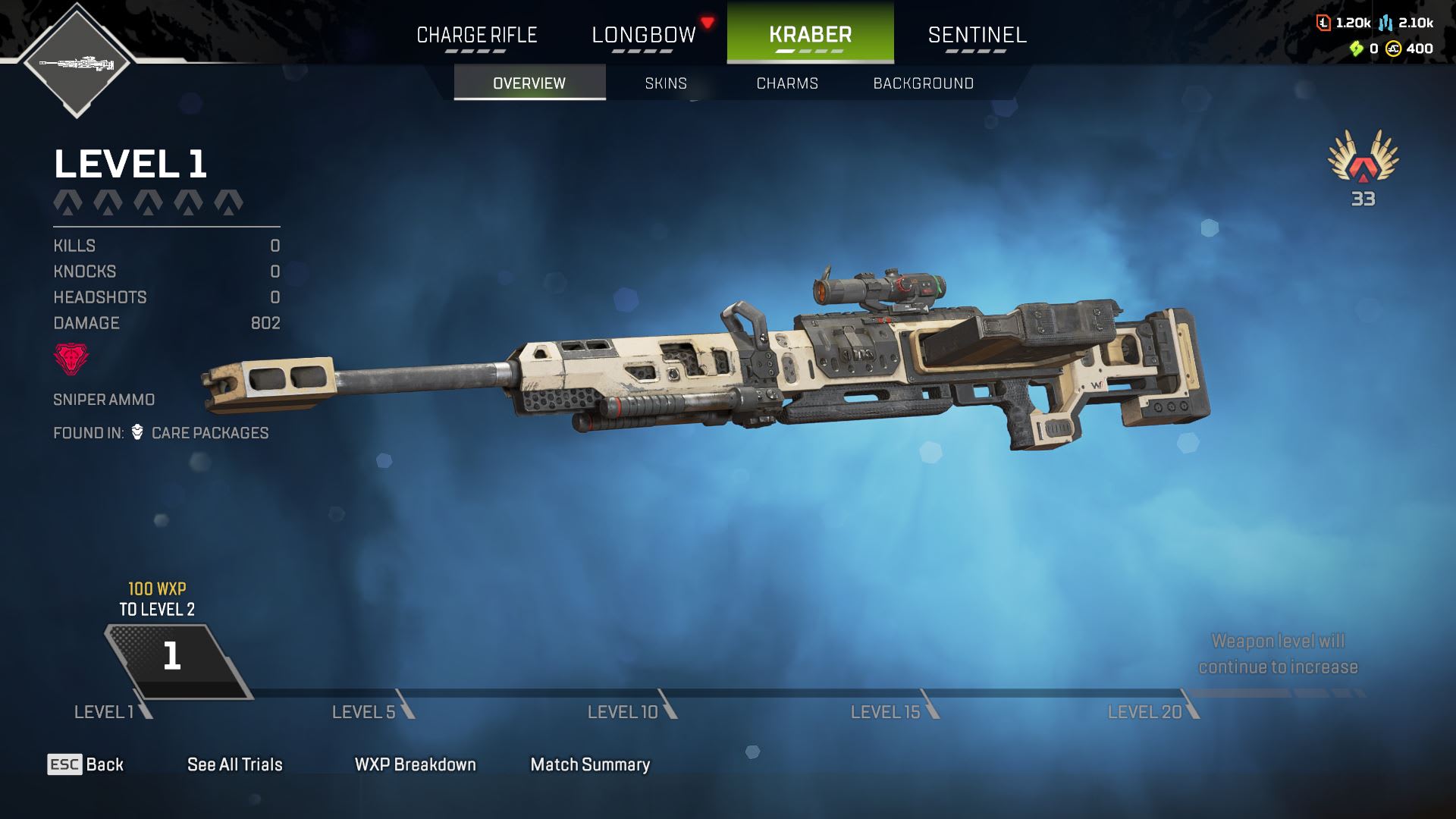This screenshot has width=1456, height=819.
Task: Click the Level 1 progress badge
Action: pyautogui.click(x=174, y=658)
